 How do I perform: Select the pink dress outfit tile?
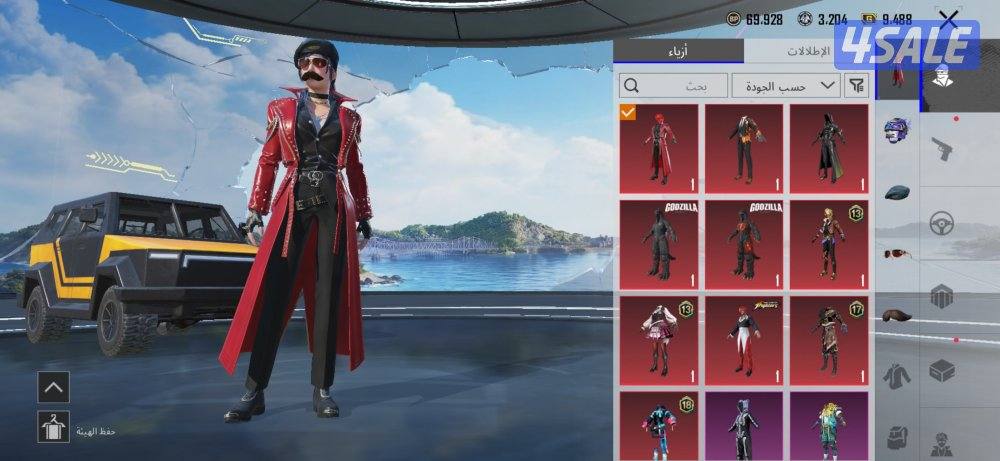click(658, 339)
